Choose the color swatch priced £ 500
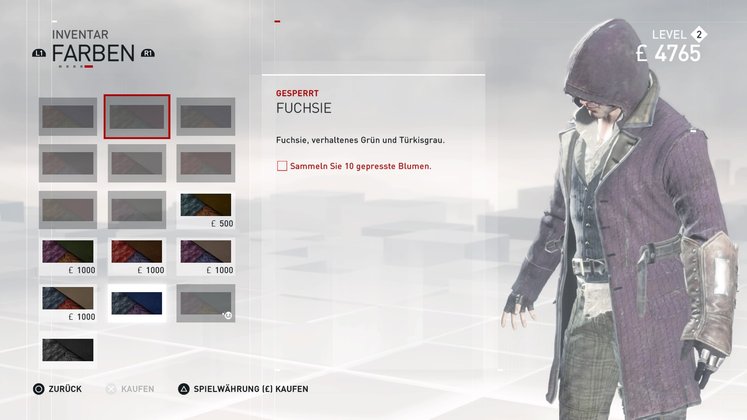Viewport: 747px width, 420px height. click(x=206, y=205)
